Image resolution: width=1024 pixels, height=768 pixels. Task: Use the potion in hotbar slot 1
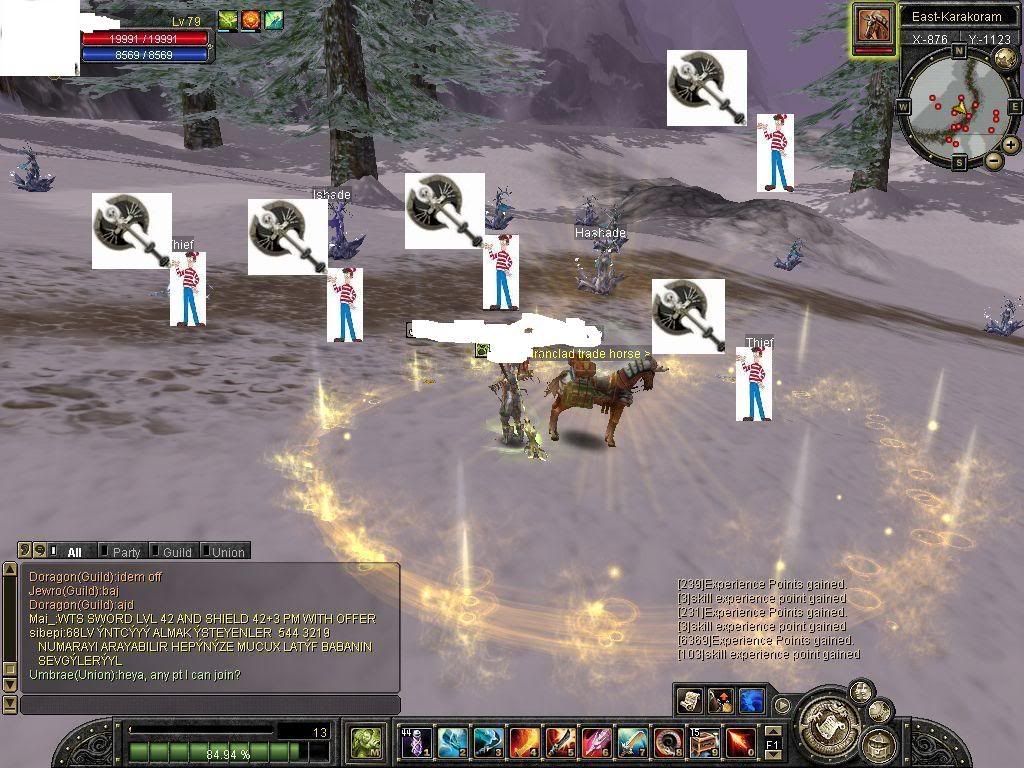coord(417,742)
